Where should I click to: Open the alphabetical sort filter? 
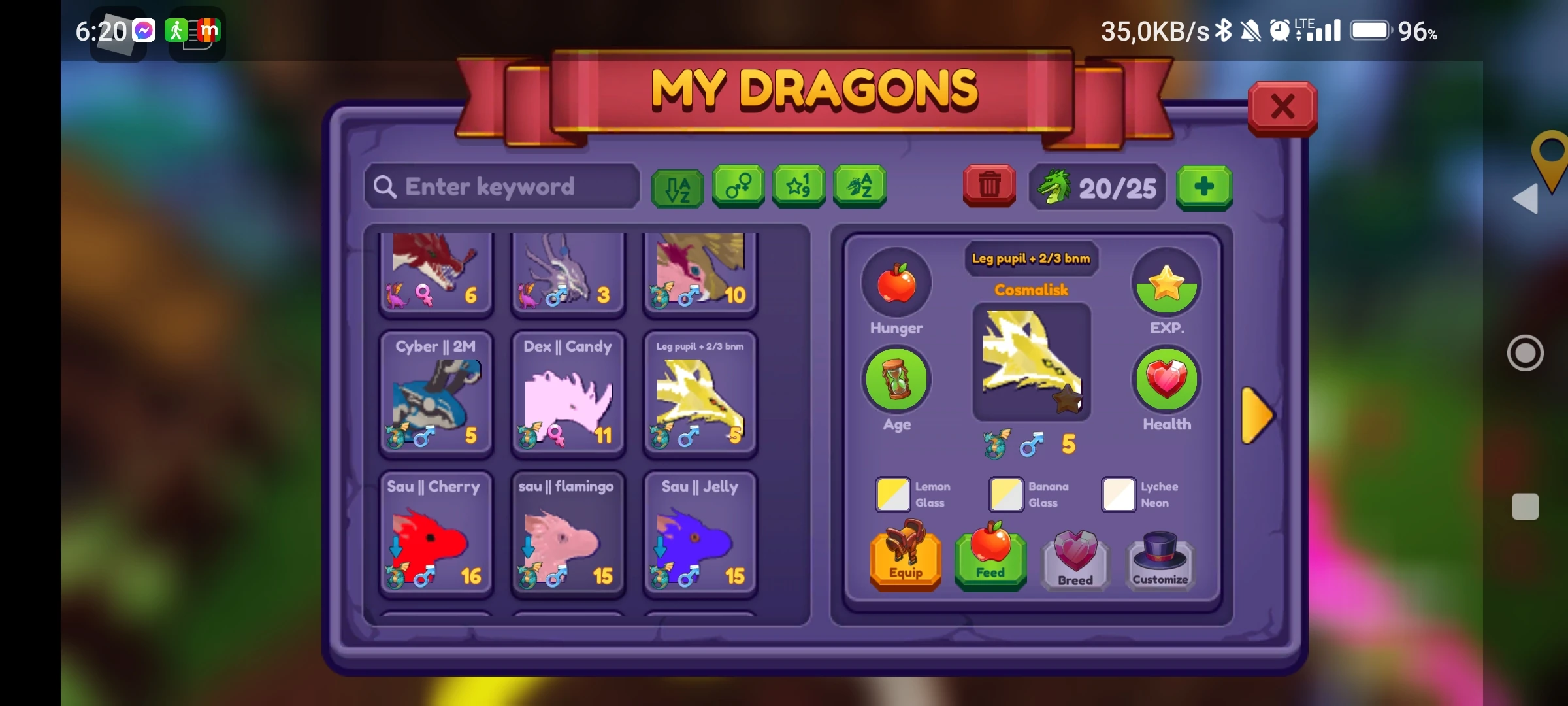click(x=678, y=188)
